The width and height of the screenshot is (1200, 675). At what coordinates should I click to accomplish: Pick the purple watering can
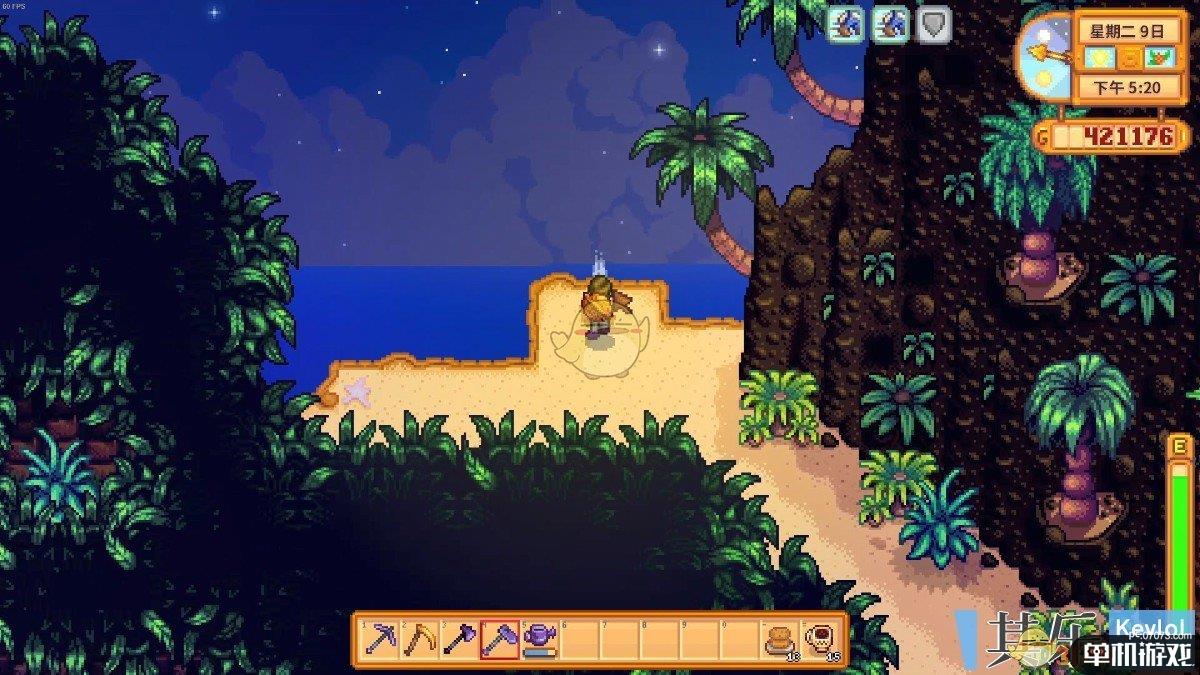click(x=540, y=639)
